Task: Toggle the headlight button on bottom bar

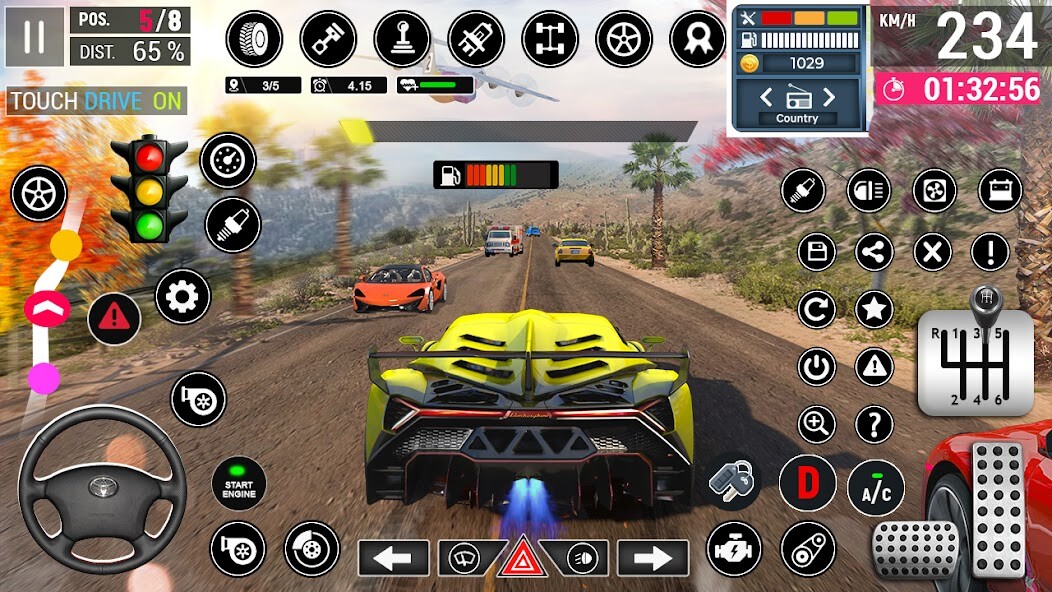Action: pyautogui.click(x=581, y=557)
